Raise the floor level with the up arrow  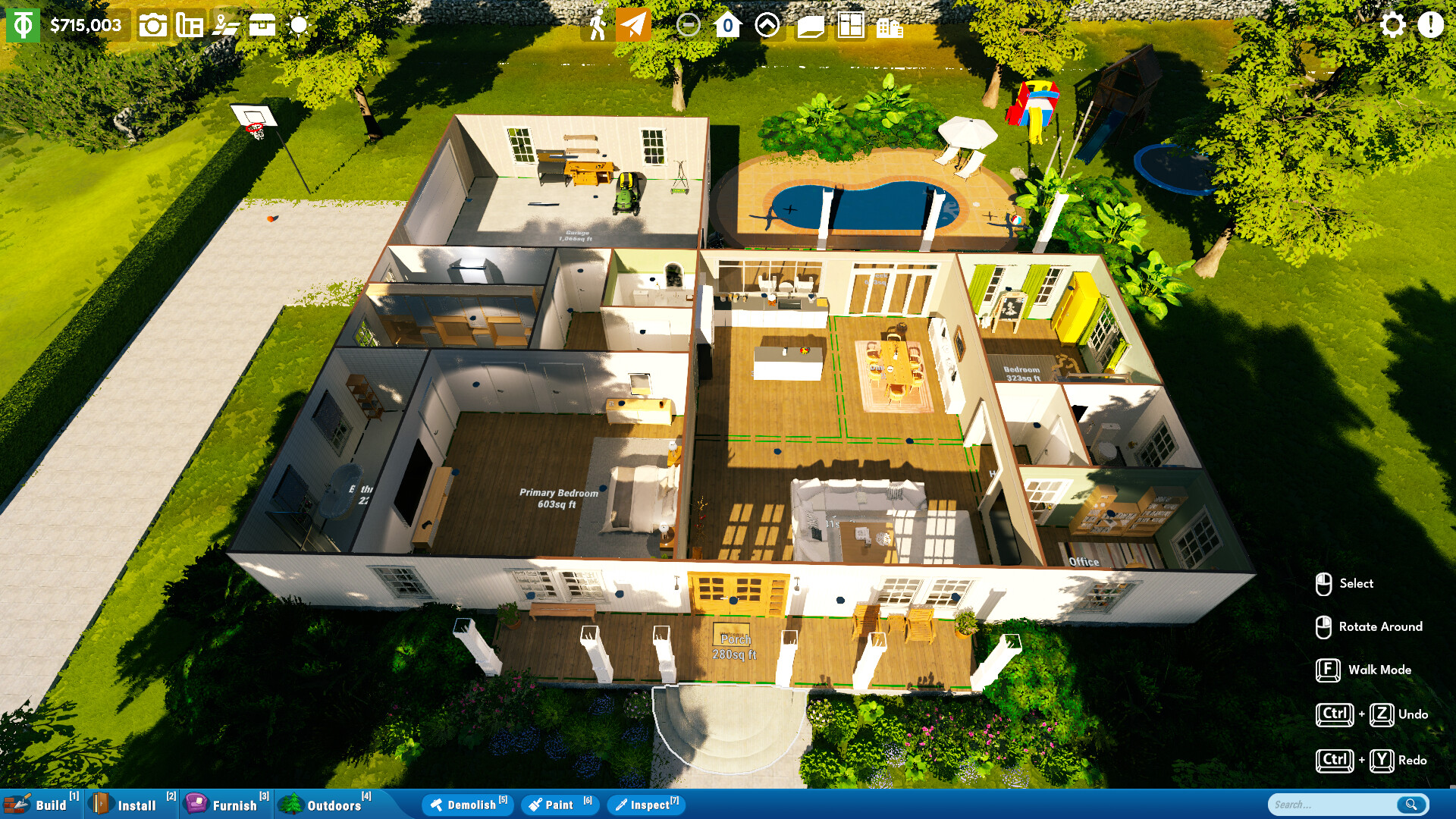(x=767, y=25)
